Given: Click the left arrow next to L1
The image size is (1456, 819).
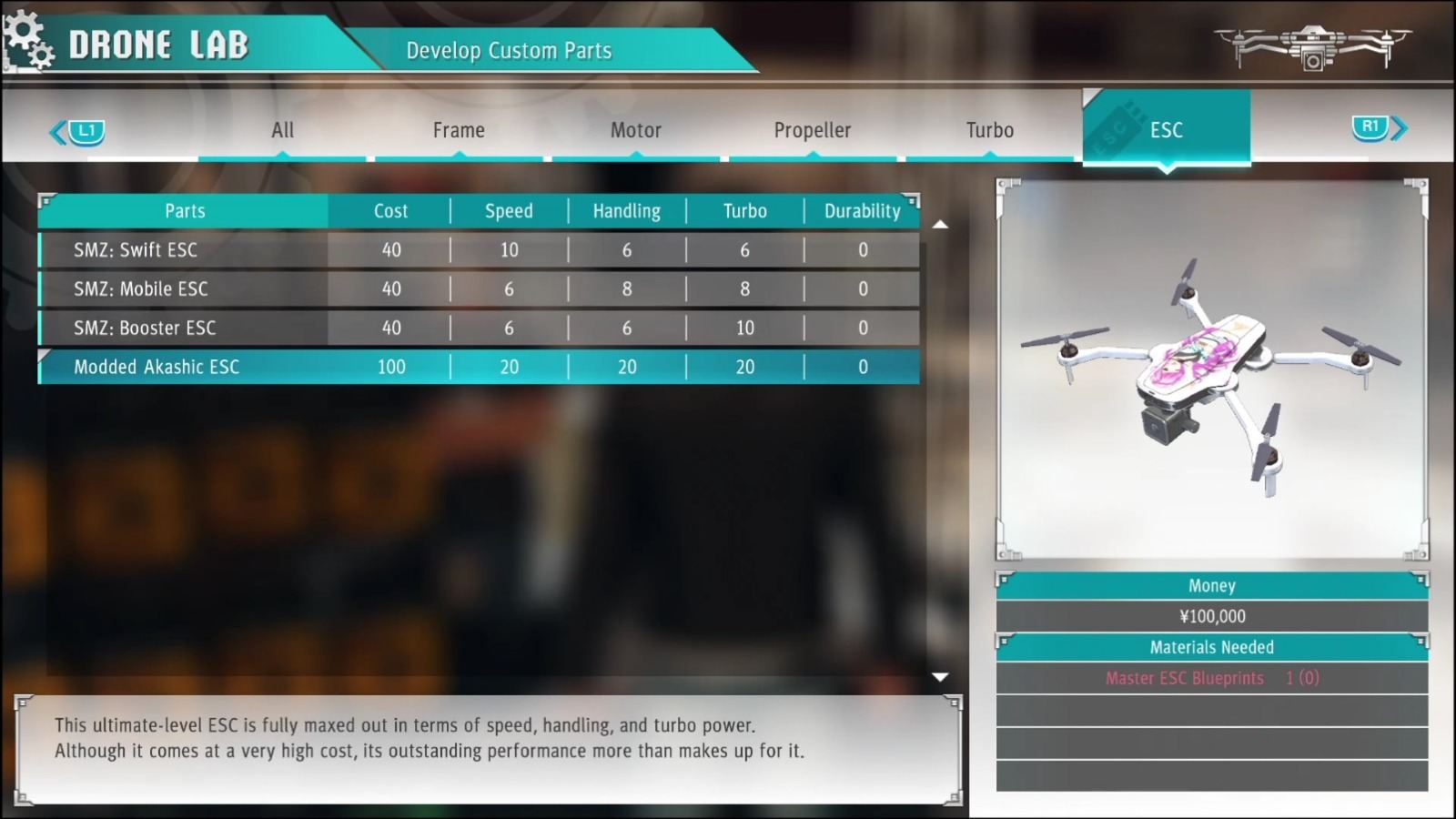Looking at the screenshot, I should [x=56, y=129].
